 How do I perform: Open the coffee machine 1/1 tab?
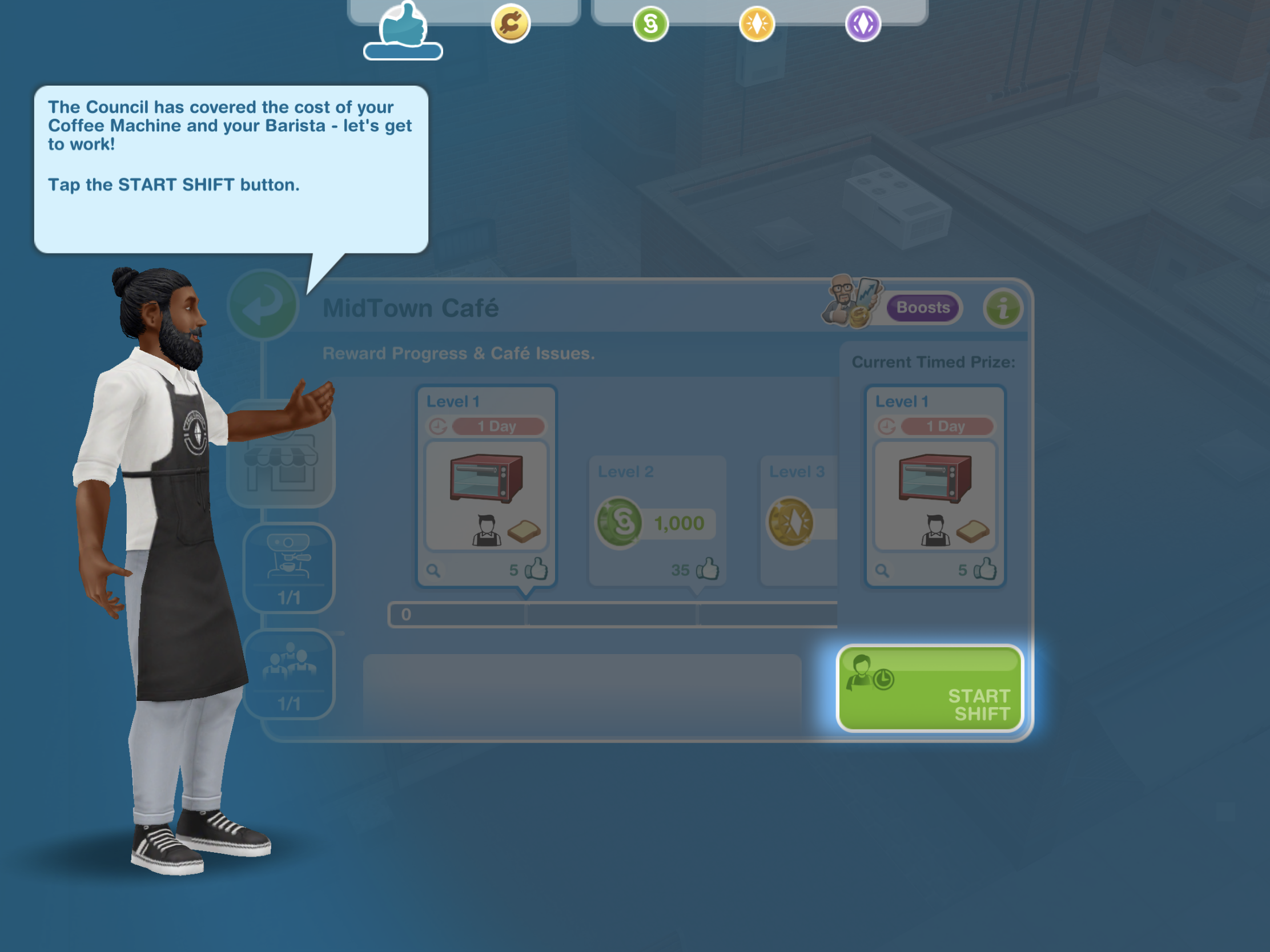pyautogui.click(x=289, y=567)
